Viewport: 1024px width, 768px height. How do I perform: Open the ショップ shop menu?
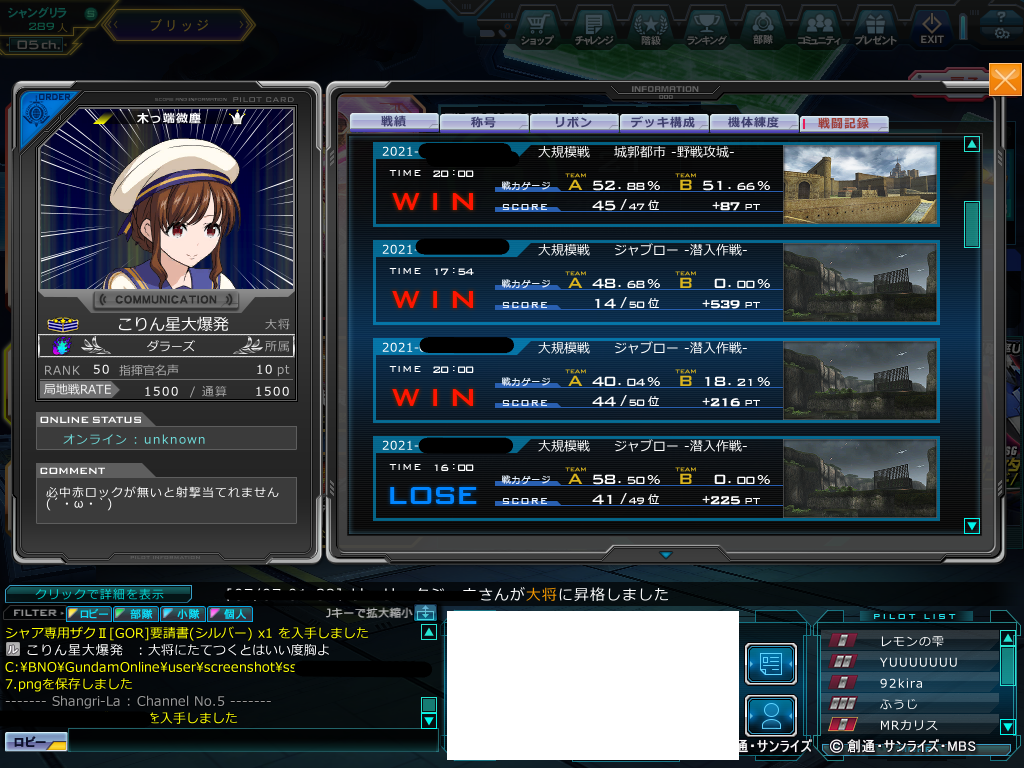(537, 28)
